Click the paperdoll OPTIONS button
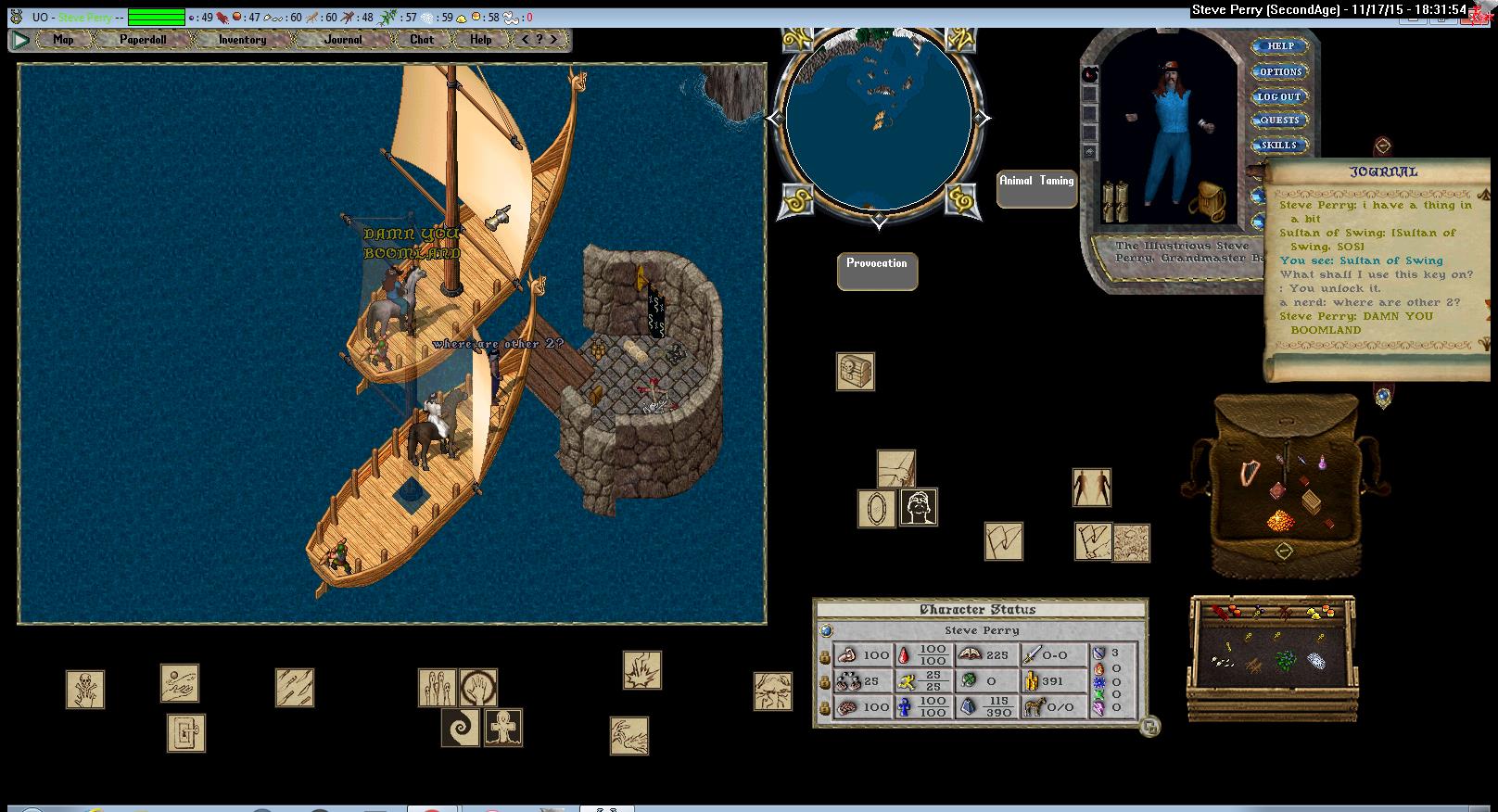Viewport: 1498px width, 812px height. point(1280,71)
